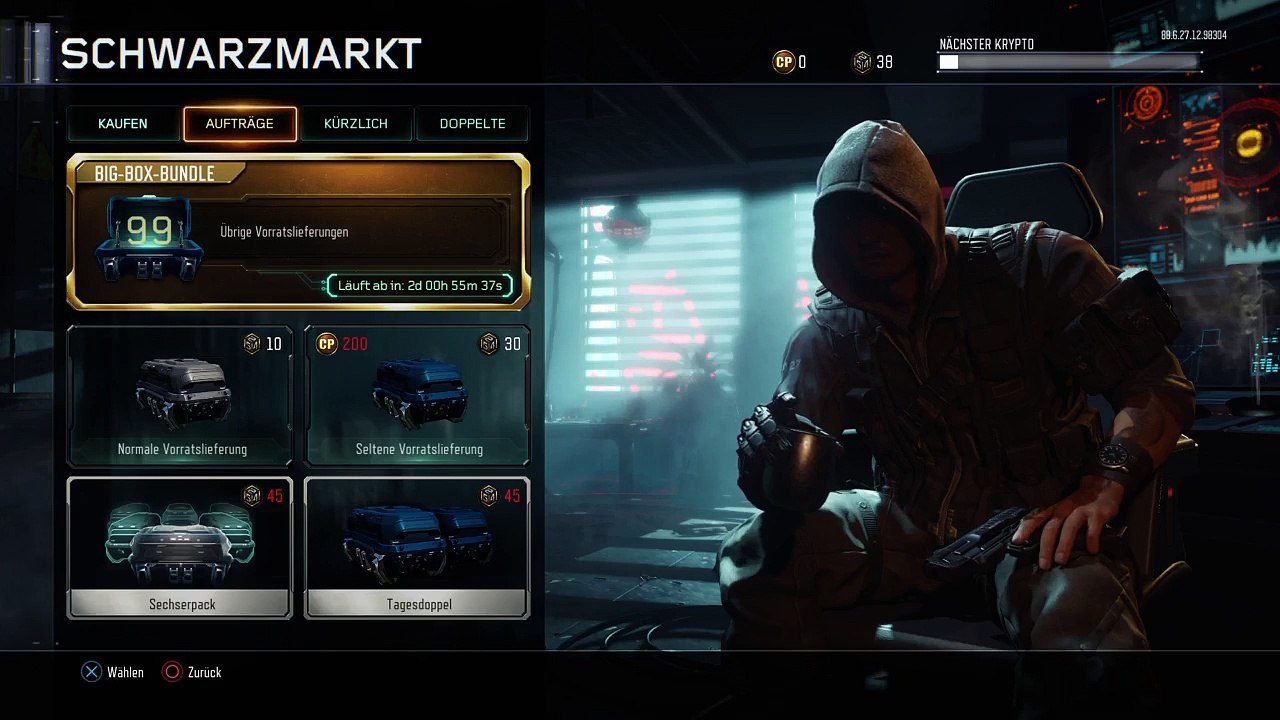Open the Aufträge tab
The image size is (1280, 720).
(240, 124)
